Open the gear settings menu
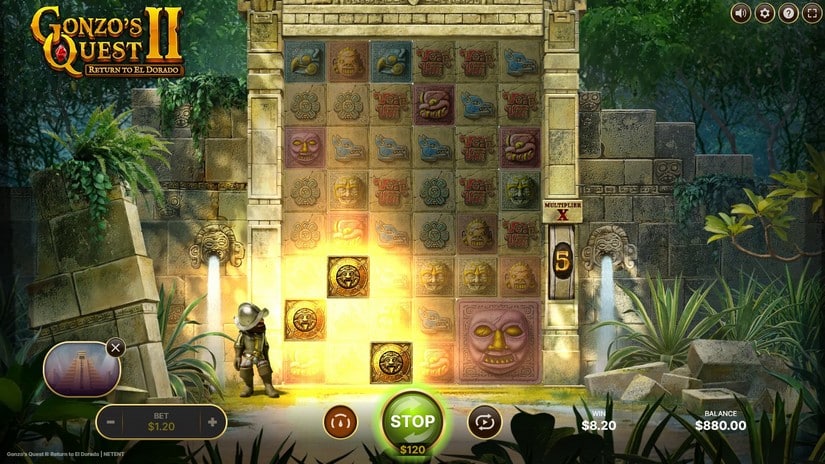Image resolution: width=825 pixels, height=464 pixels. (x=765, y=13)
